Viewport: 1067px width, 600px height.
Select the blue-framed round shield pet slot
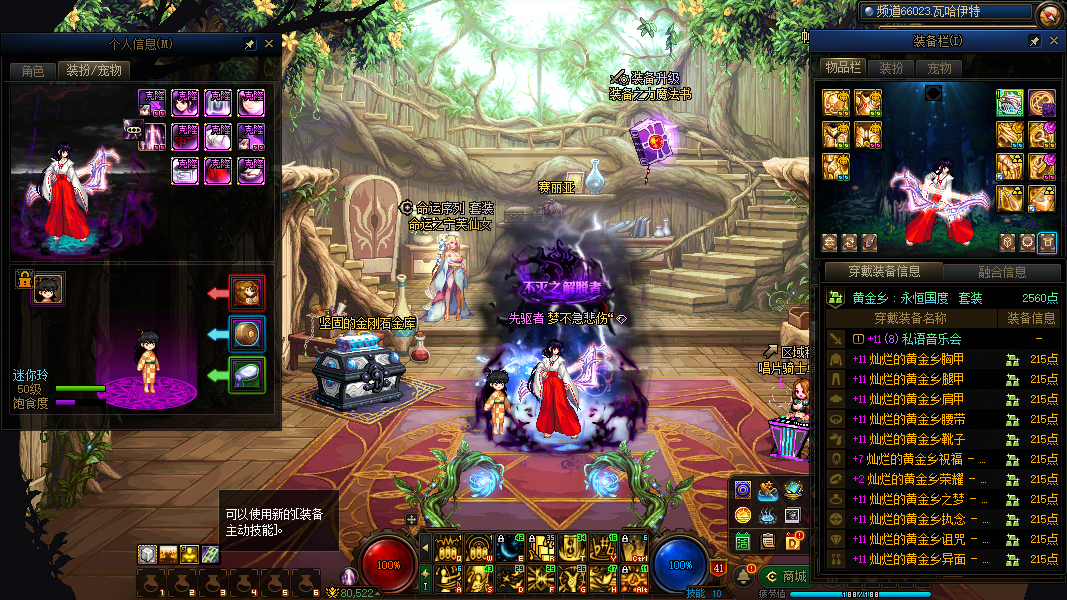point(247,334)
